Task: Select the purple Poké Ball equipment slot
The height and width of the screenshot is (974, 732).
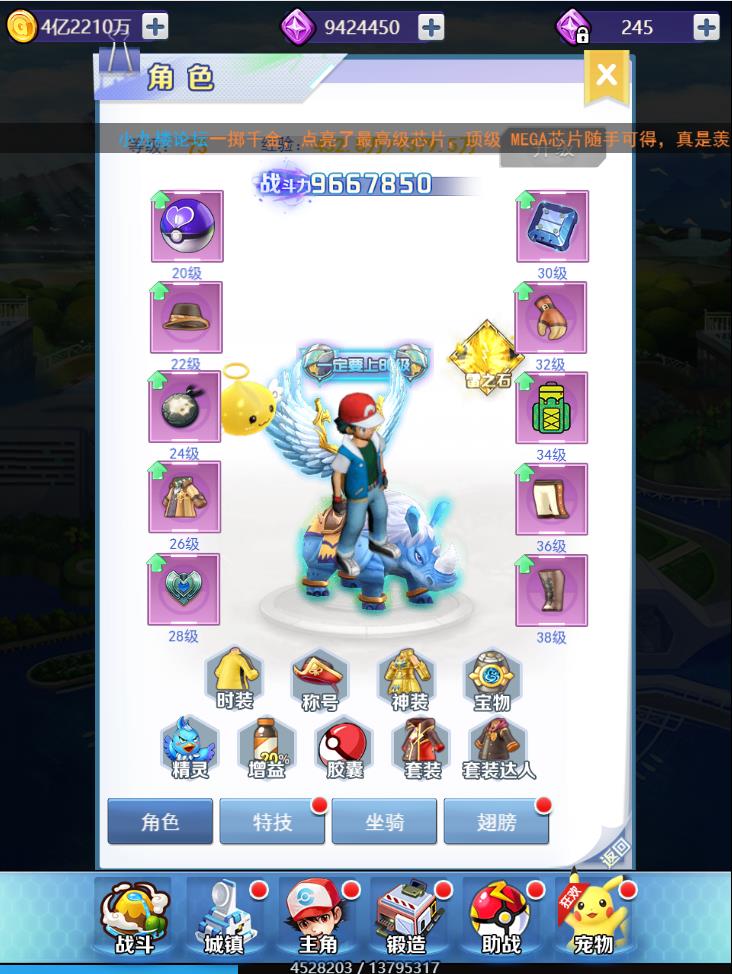Action: pos(186,227)
